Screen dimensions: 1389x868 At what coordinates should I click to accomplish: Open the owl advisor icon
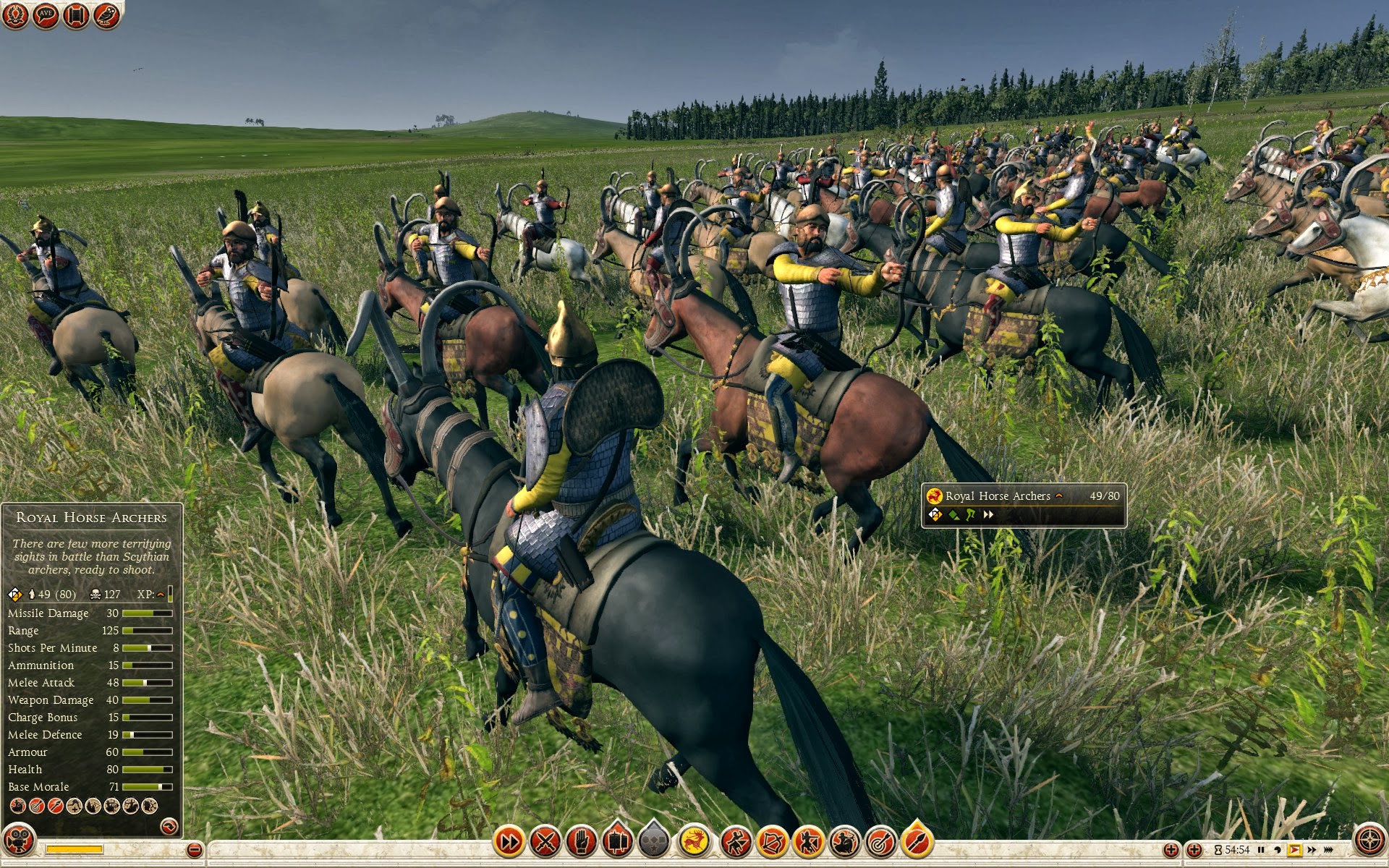106,14
